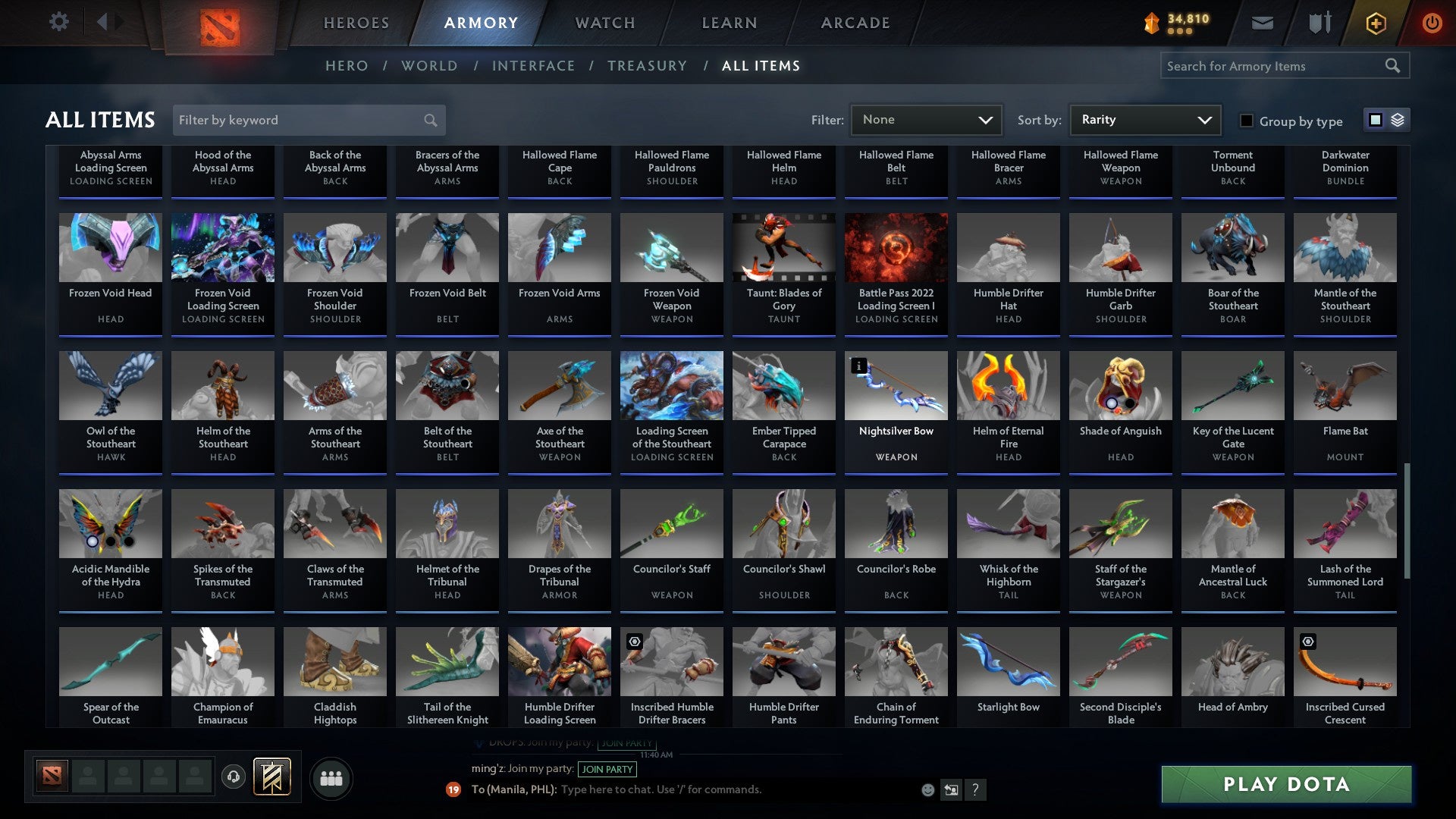Click the power/logout icon
This screenshot has height=819, width=1456.
[1432, 23]
